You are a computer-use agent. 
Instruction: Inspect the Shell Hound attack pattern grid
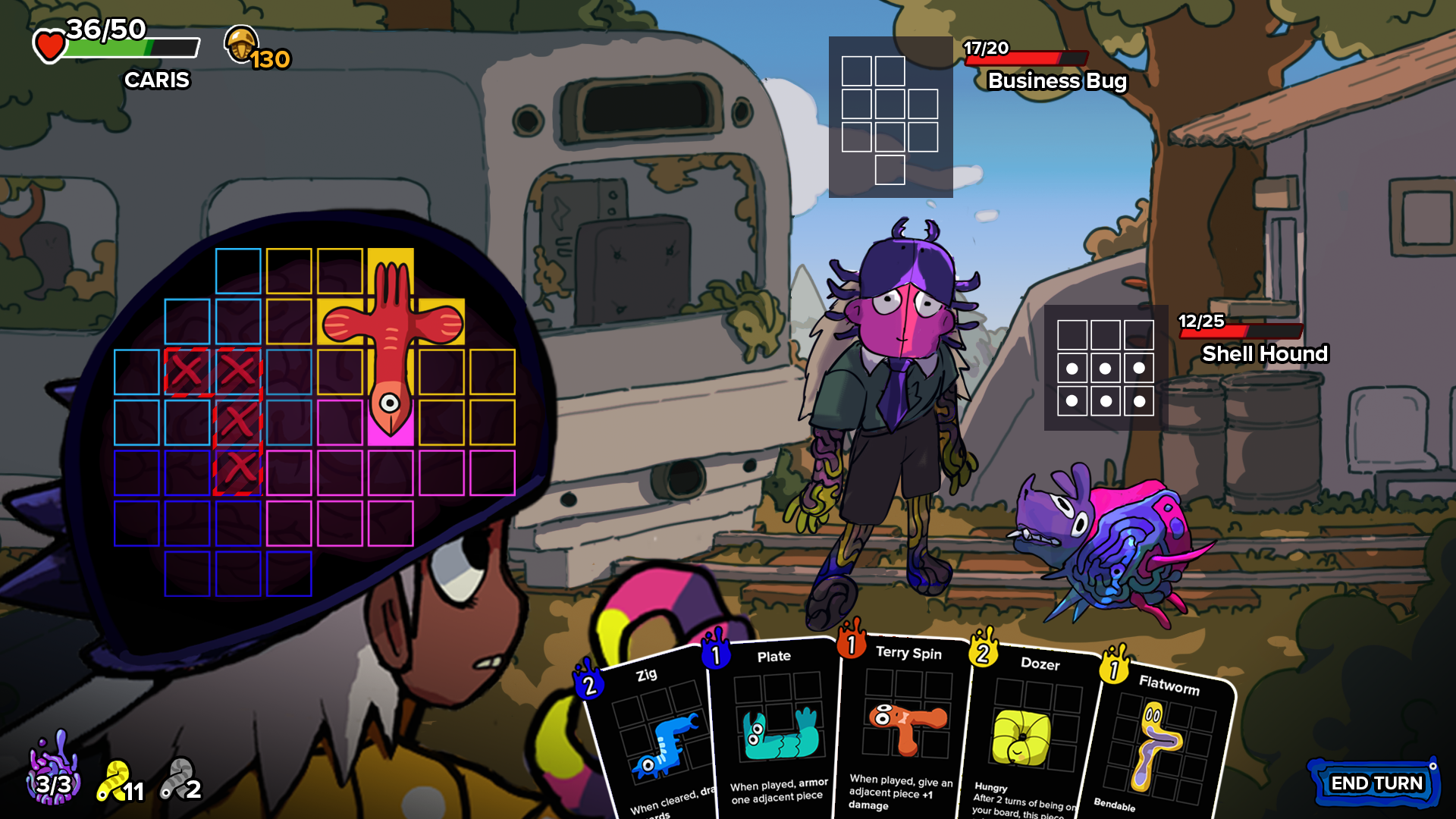point(1106,368)
